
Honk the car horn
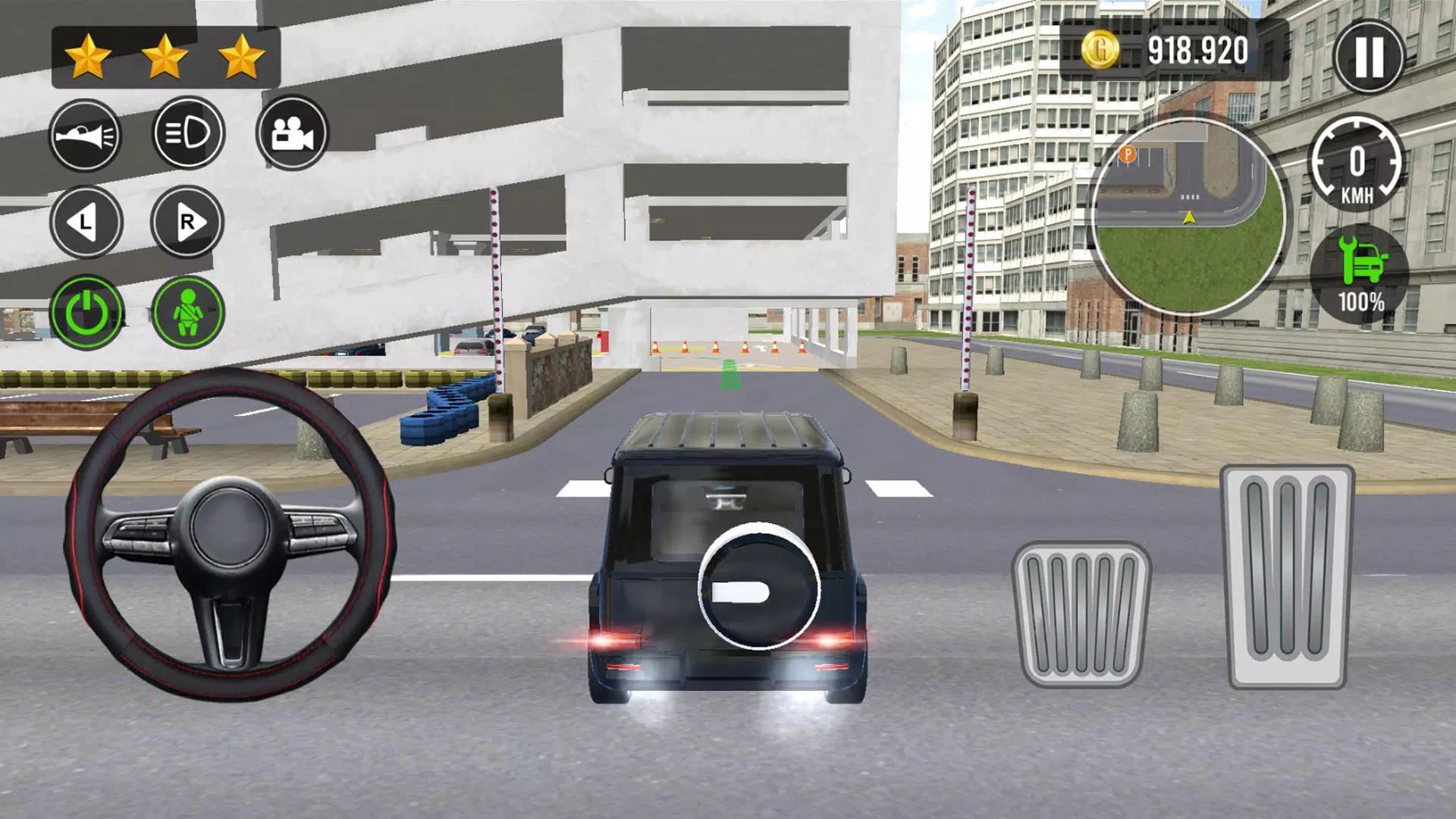86,136
